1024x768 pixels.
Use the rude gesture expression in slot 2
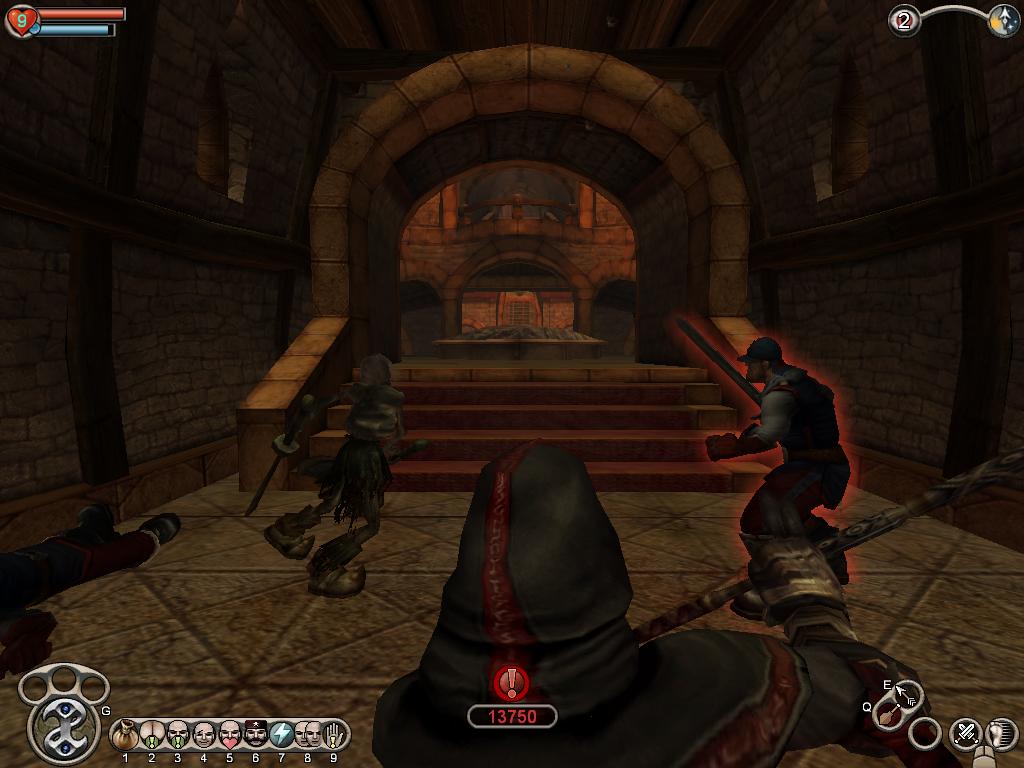tap(152, 735)
